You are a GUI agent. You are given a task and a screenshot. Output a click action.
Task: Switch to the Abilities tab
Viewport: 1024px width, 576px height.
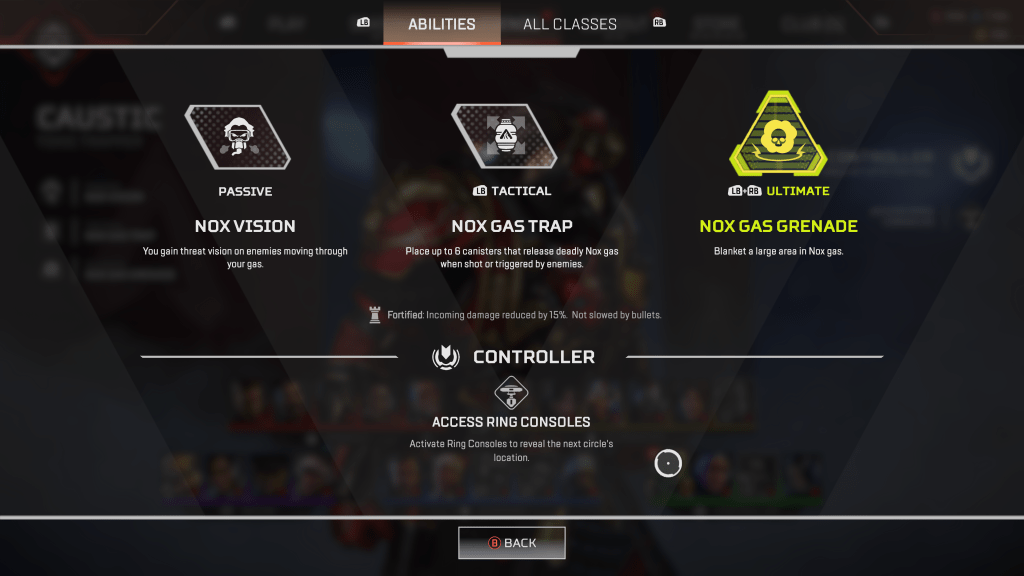coord(441,24)
